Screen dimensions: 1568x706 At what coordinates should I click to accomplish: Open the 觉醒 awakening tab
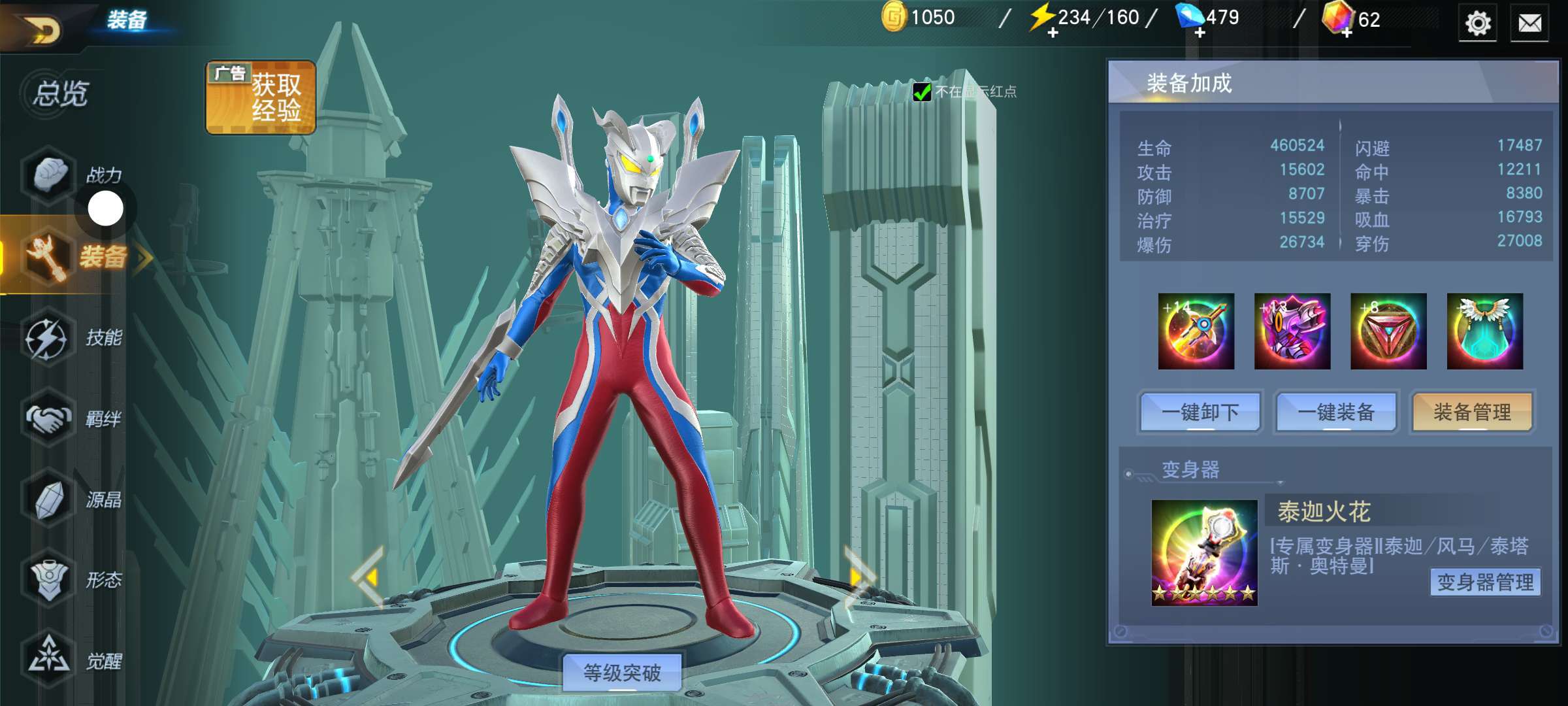pos(73,660)
